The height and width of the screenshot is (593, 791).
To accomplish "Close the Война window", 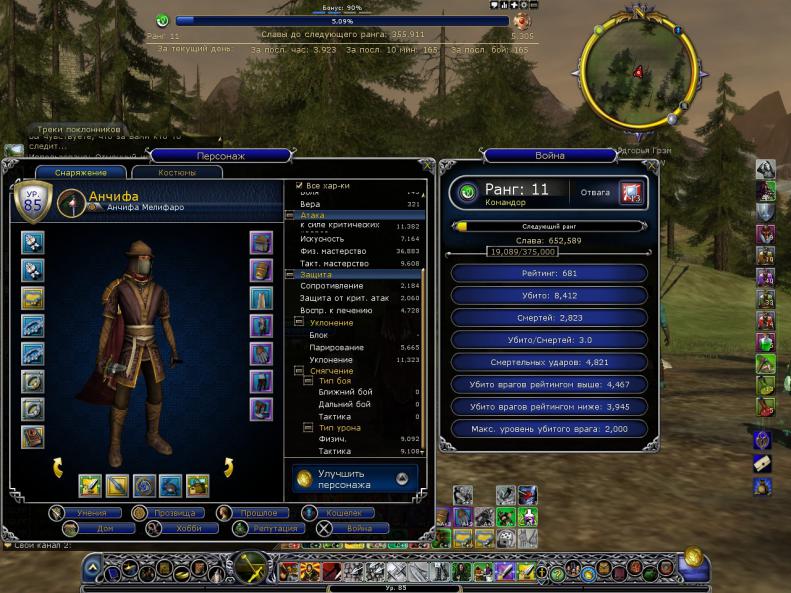I will pyautogui.click(x=652, y=165).
